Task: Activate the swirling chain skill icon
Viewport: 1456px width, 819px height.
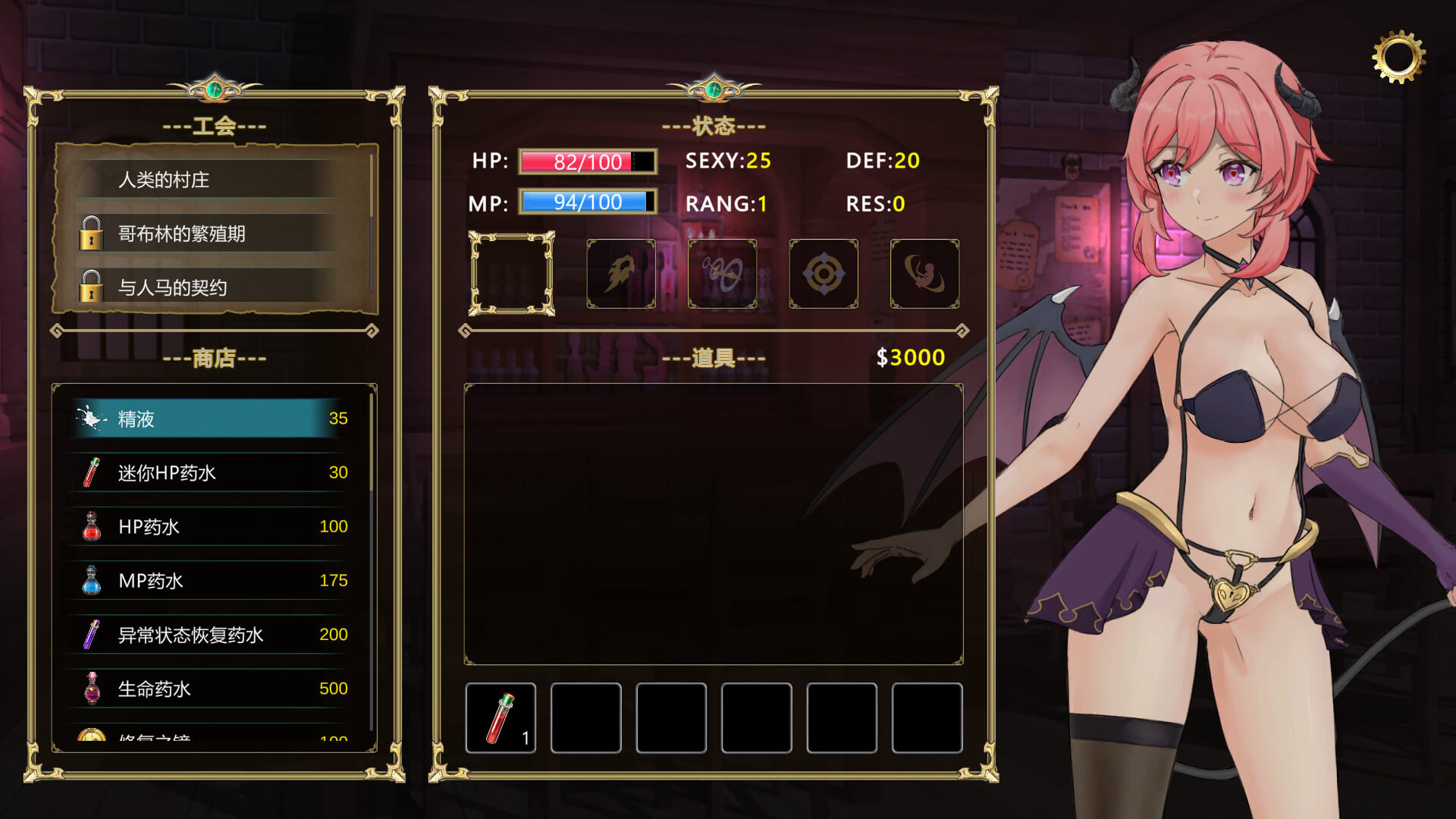Action: coord(722,274)
